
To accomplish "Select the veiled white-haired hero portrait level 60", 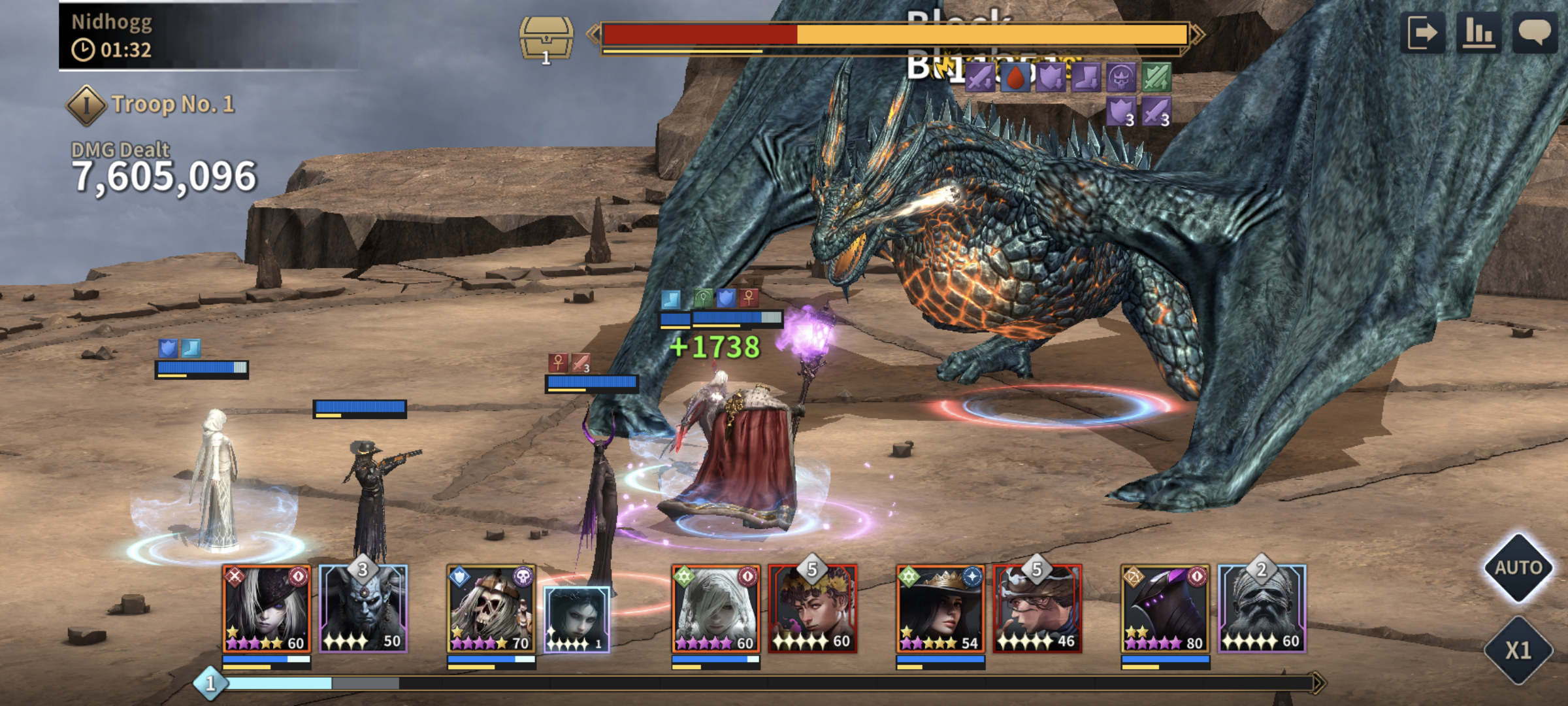I will (x=716, y=609).
